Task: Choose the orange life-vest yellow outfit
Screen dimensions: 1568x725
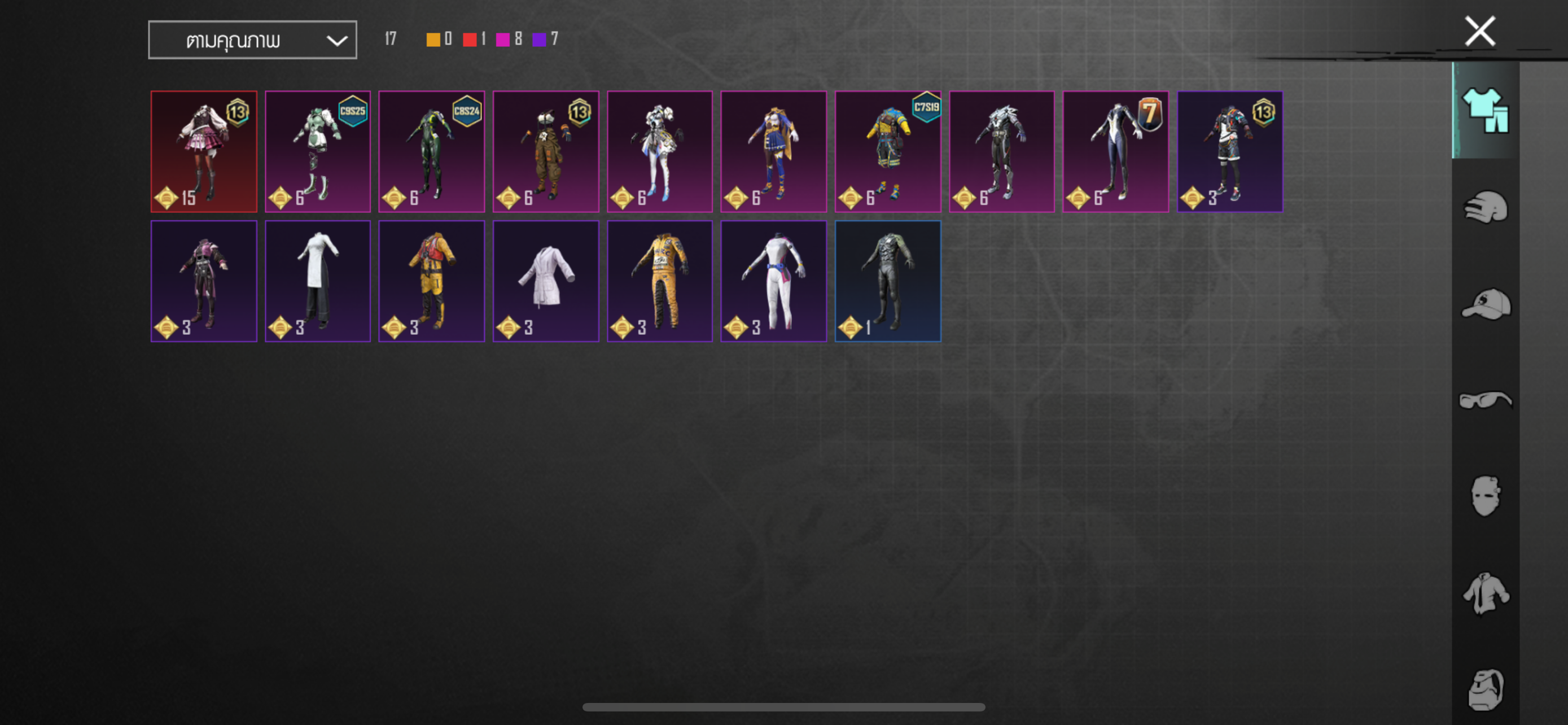Action: (x=432, y=281)
